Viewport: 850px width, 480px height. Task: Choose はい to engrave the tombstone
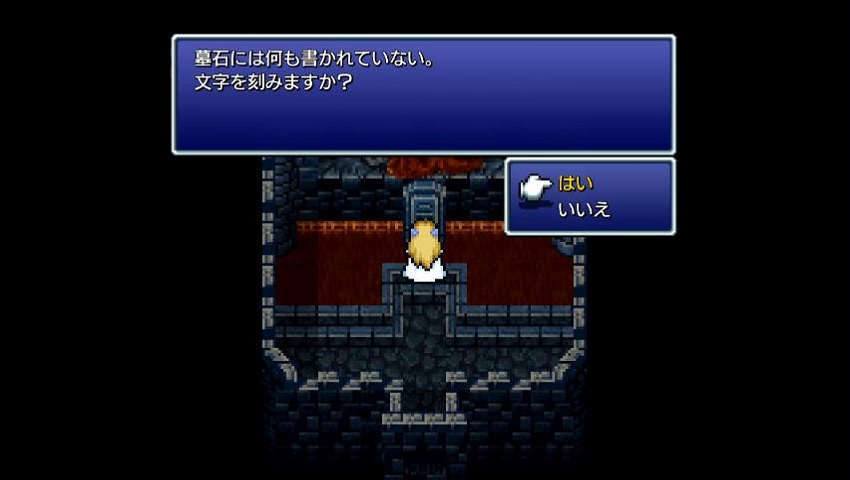pos(576,184)
